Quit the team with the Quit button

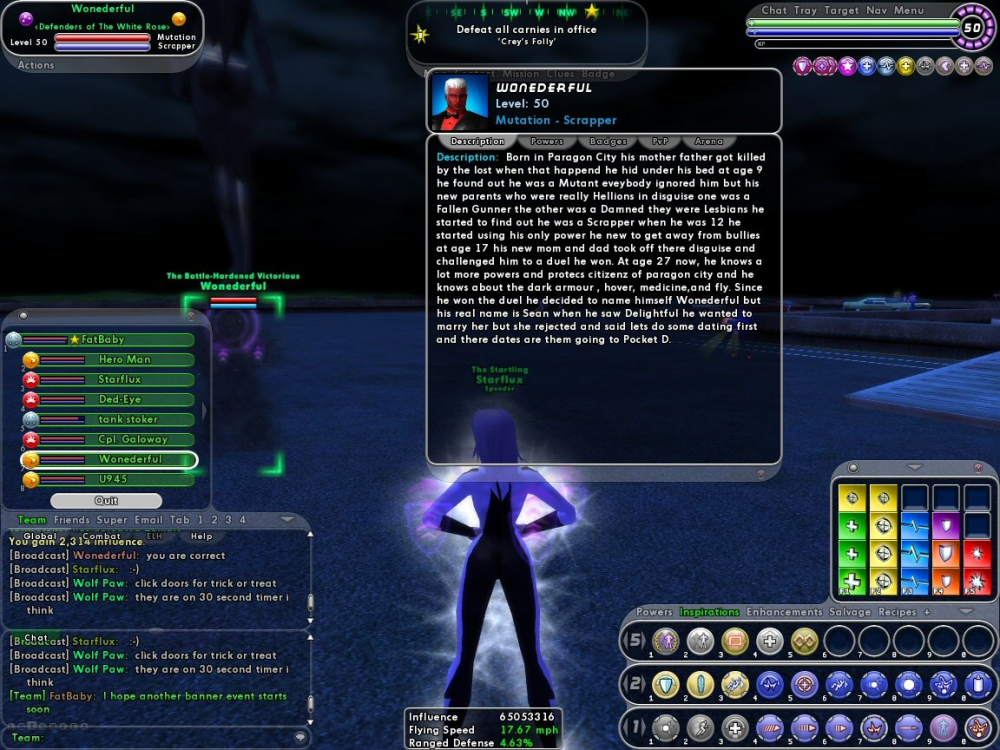click(106, 501)
